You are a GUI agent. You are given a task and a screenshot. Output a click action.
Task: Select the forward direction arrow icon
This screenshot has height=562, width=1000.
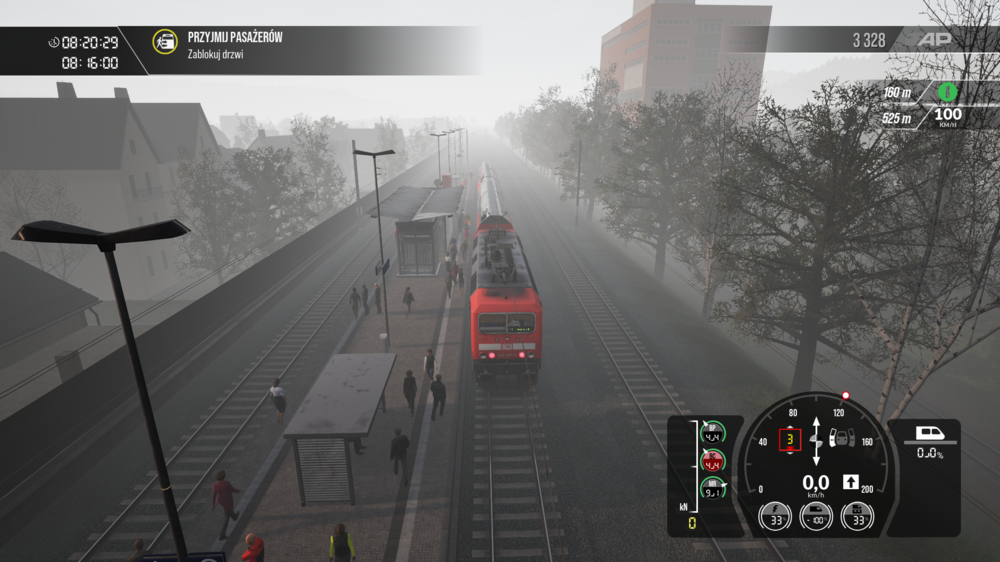850,482
